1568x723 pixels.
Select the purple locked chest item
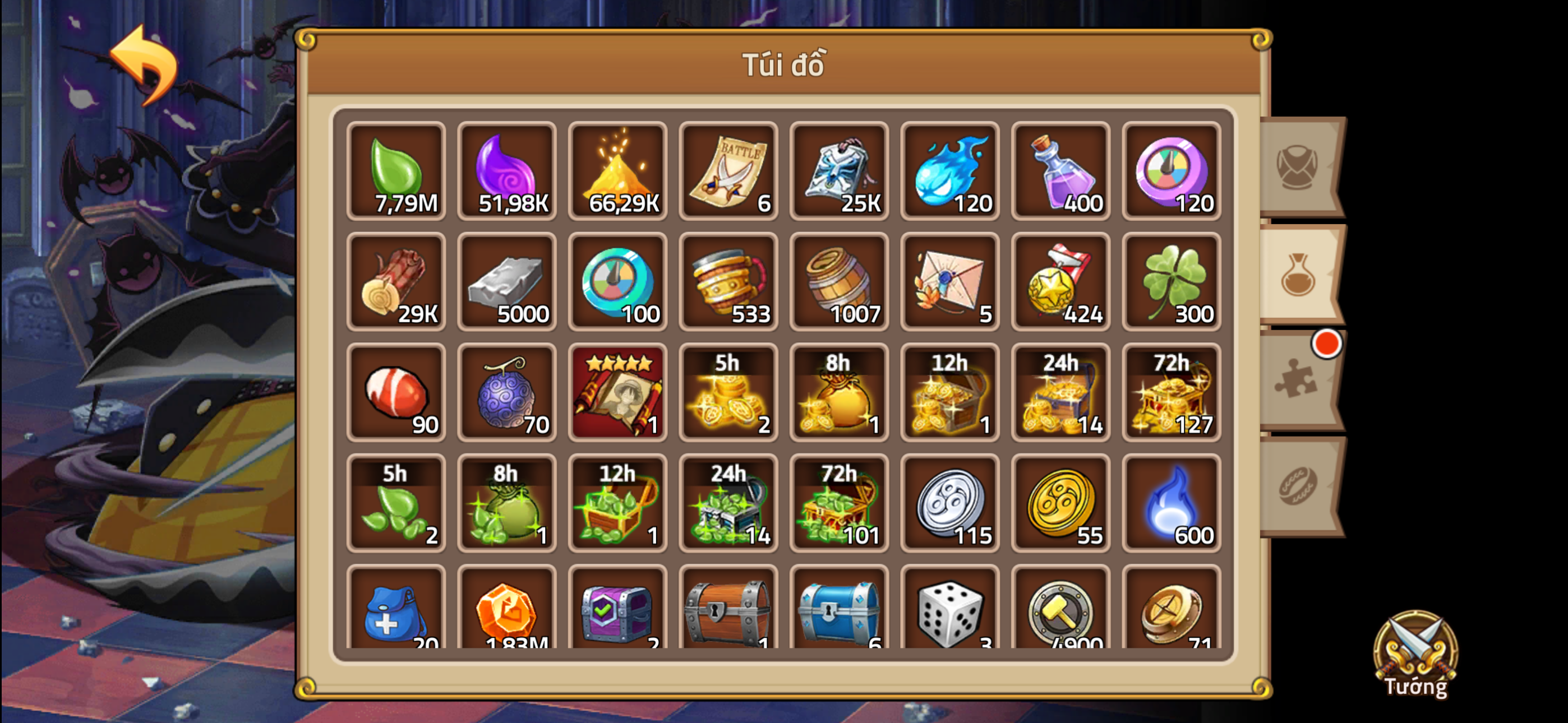point(618,615)
